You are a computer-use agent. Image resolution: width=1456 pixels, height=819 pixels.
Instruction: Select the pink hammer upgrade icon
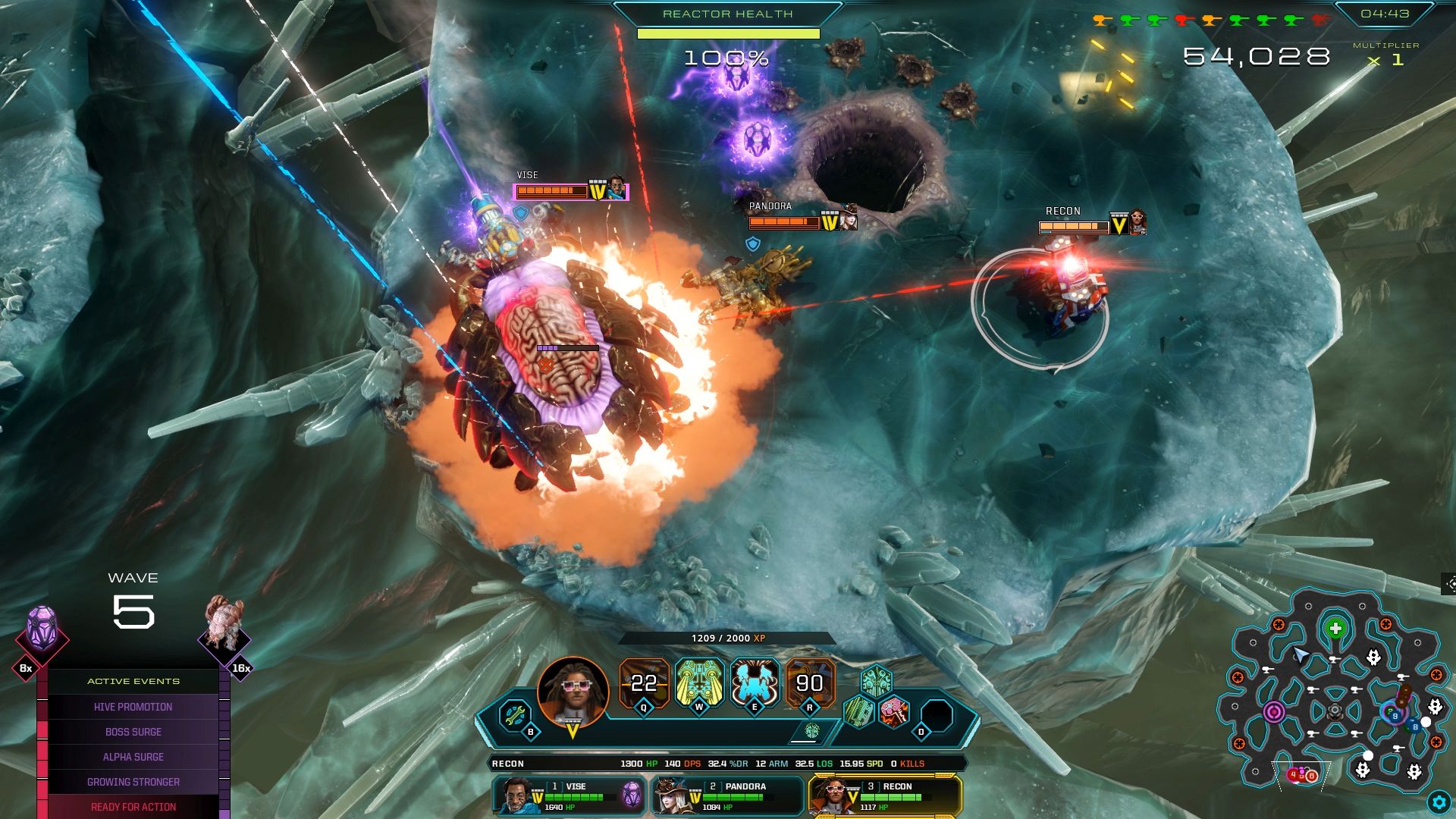894,712
